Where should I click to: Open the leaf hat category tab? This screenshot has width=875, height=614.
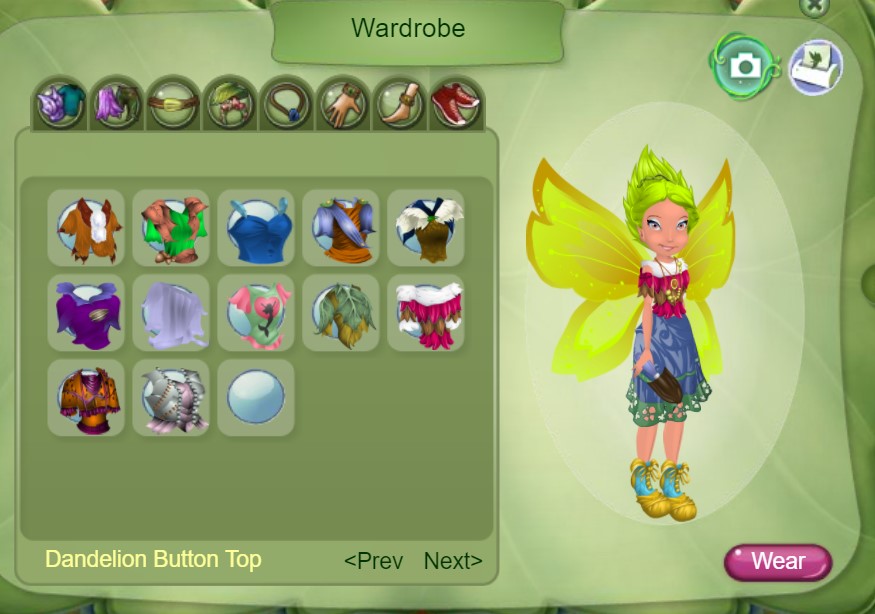(228, 104)
